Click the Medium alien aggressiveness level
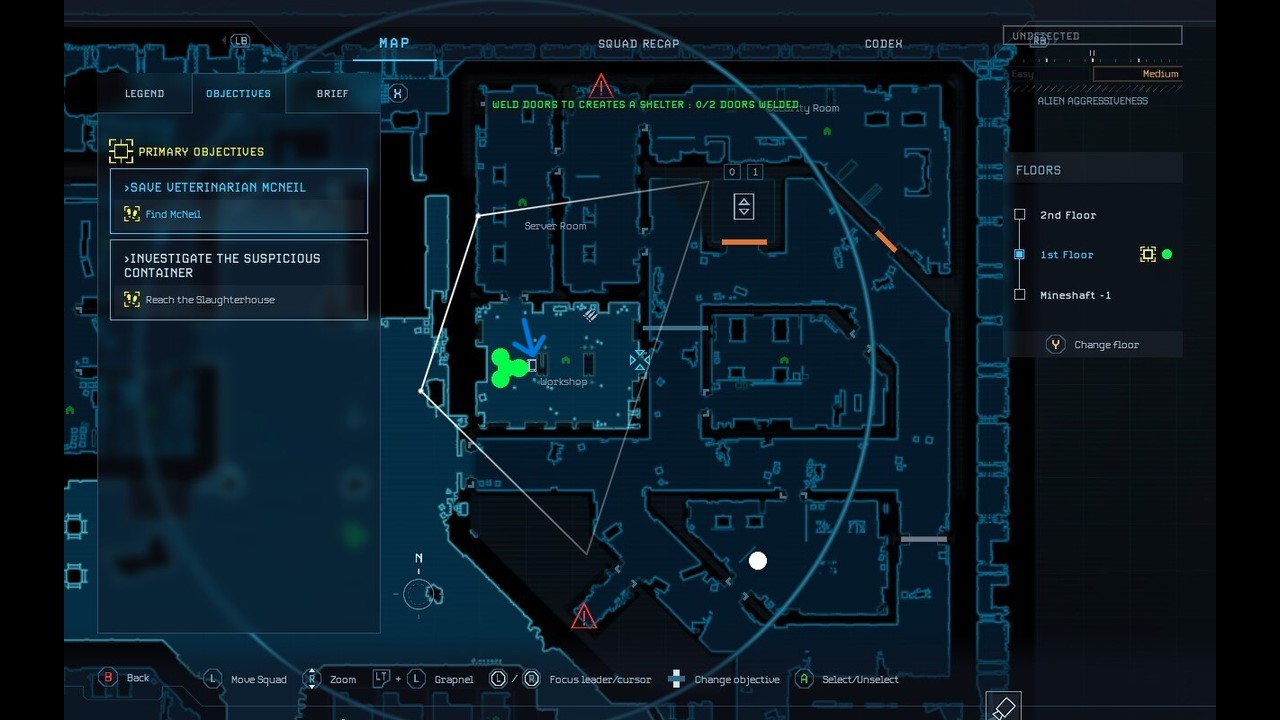 (x=1160, y=73)
